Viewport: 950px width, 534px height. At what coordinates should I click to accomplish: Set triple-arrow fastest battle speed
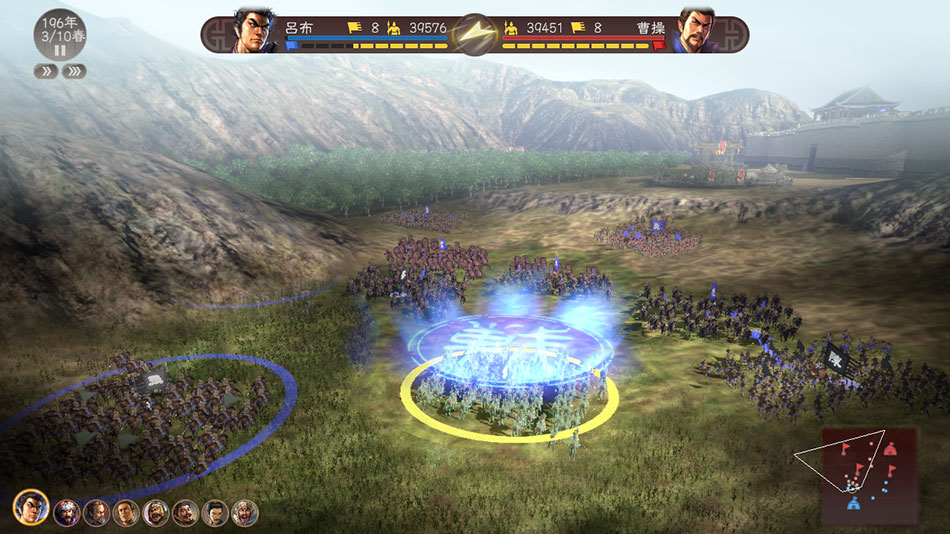(73, 71)
